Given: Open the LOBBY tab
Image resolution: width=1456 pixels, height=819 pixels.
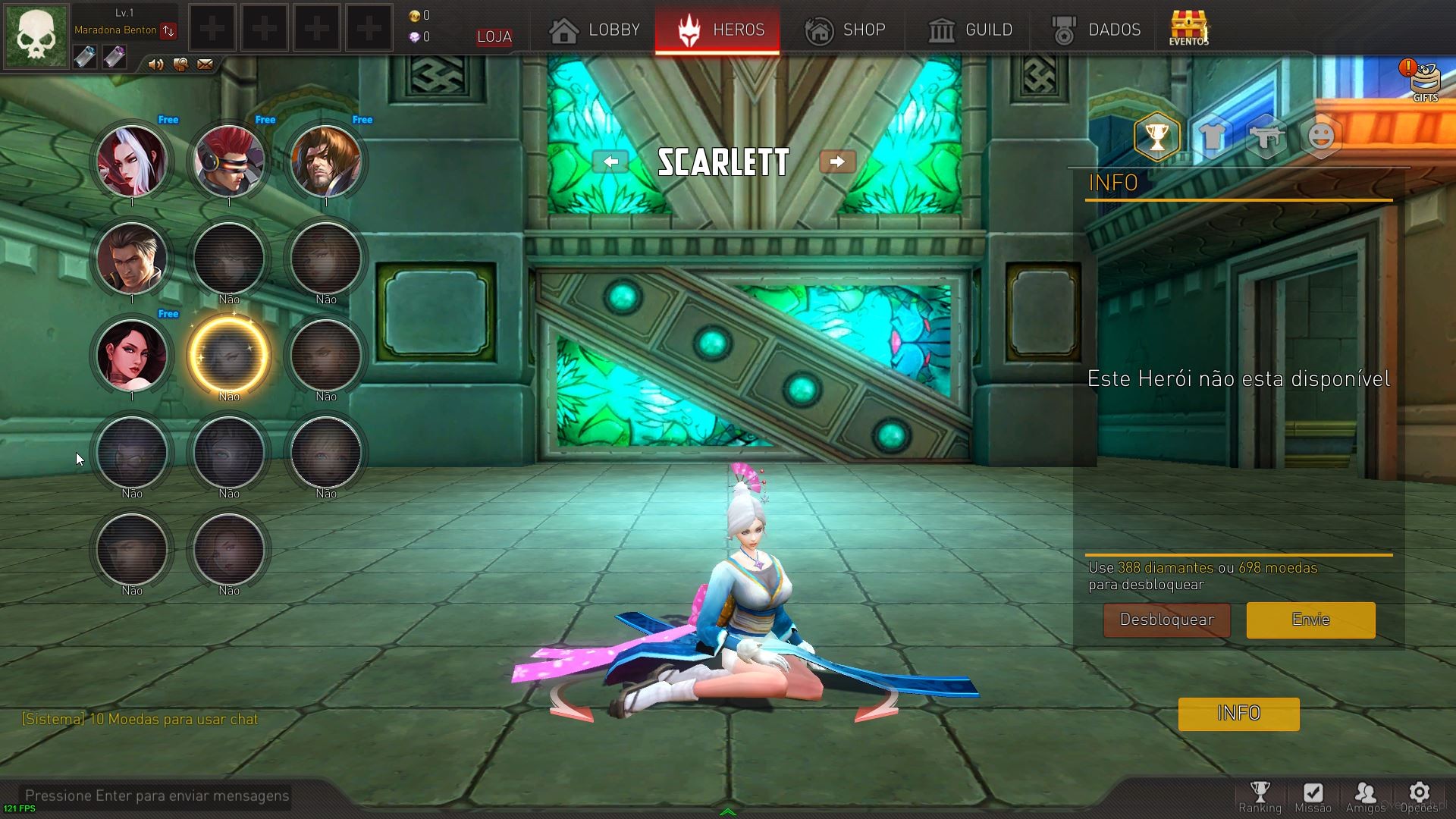Looking at the screenshot, I should pos(595,30).
